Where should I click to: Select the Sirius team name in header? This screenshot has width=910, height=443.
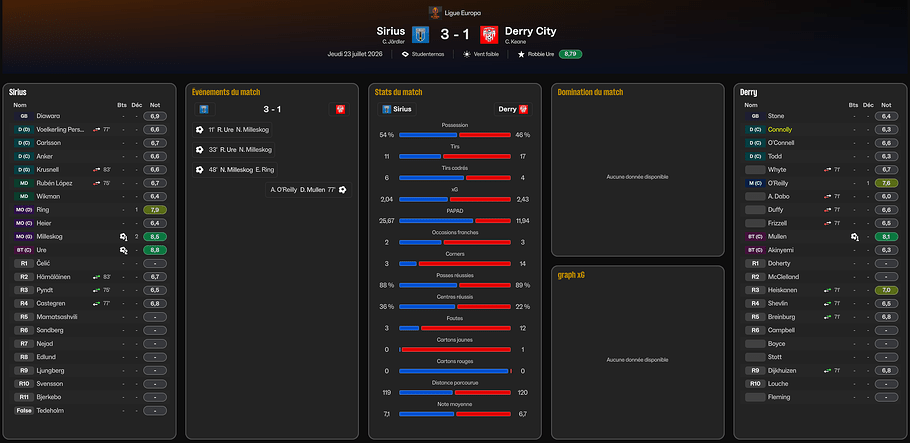click(391, 31)
